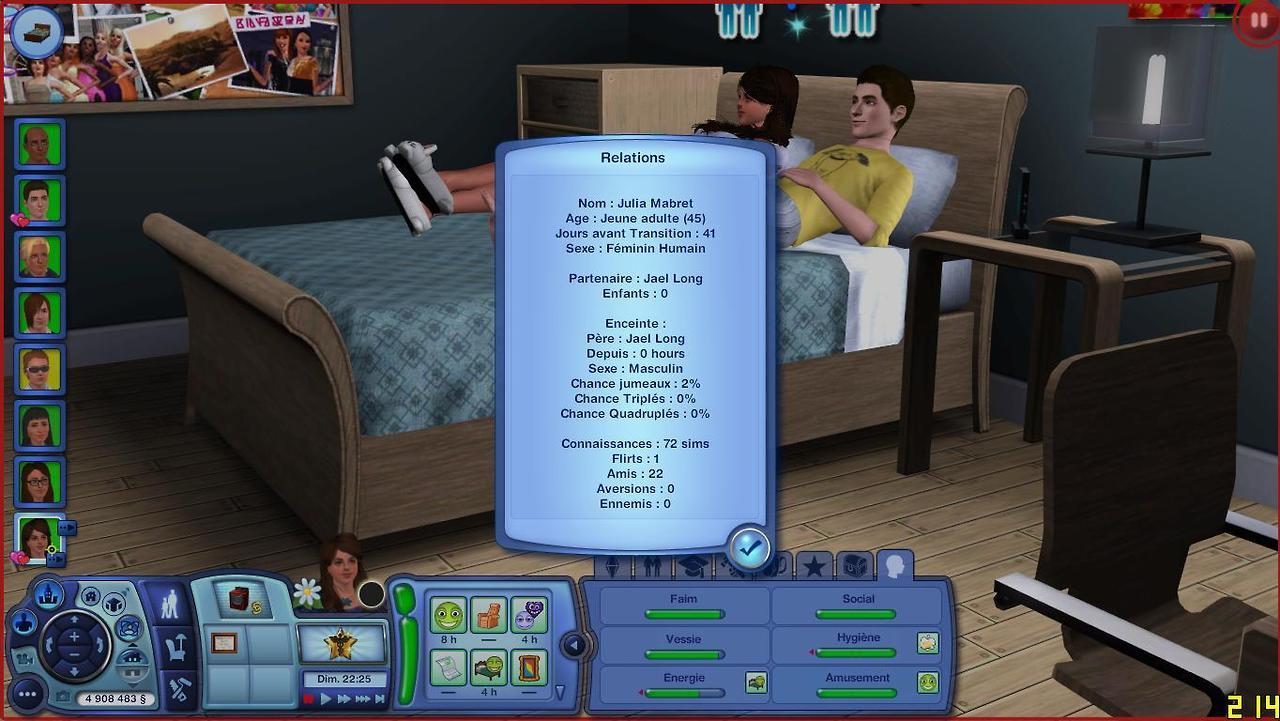Open the lifetime wish gold star panel
Viewport: 1280px width, 721px height.
[342, 643]
